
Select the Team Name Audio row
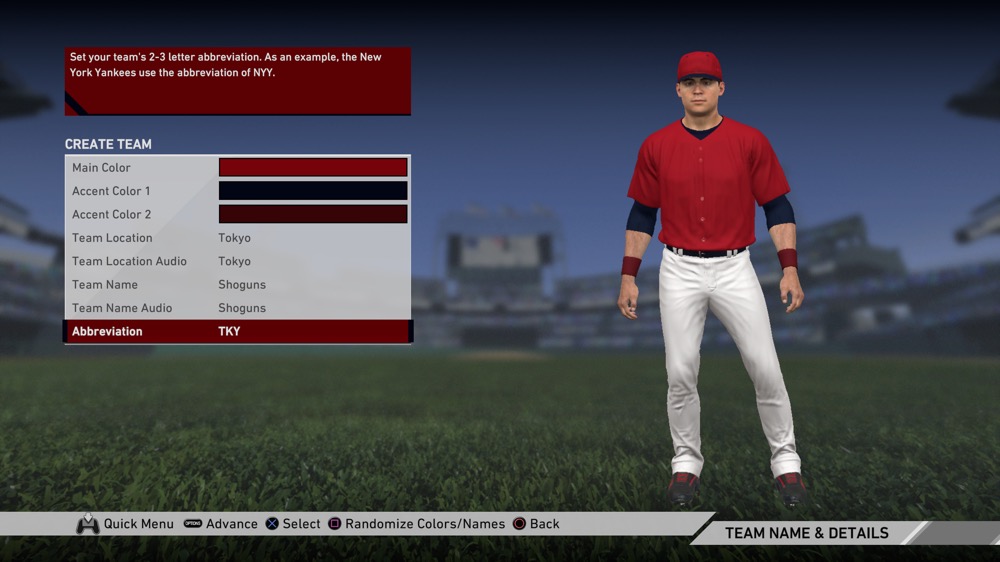click(237, 308)
